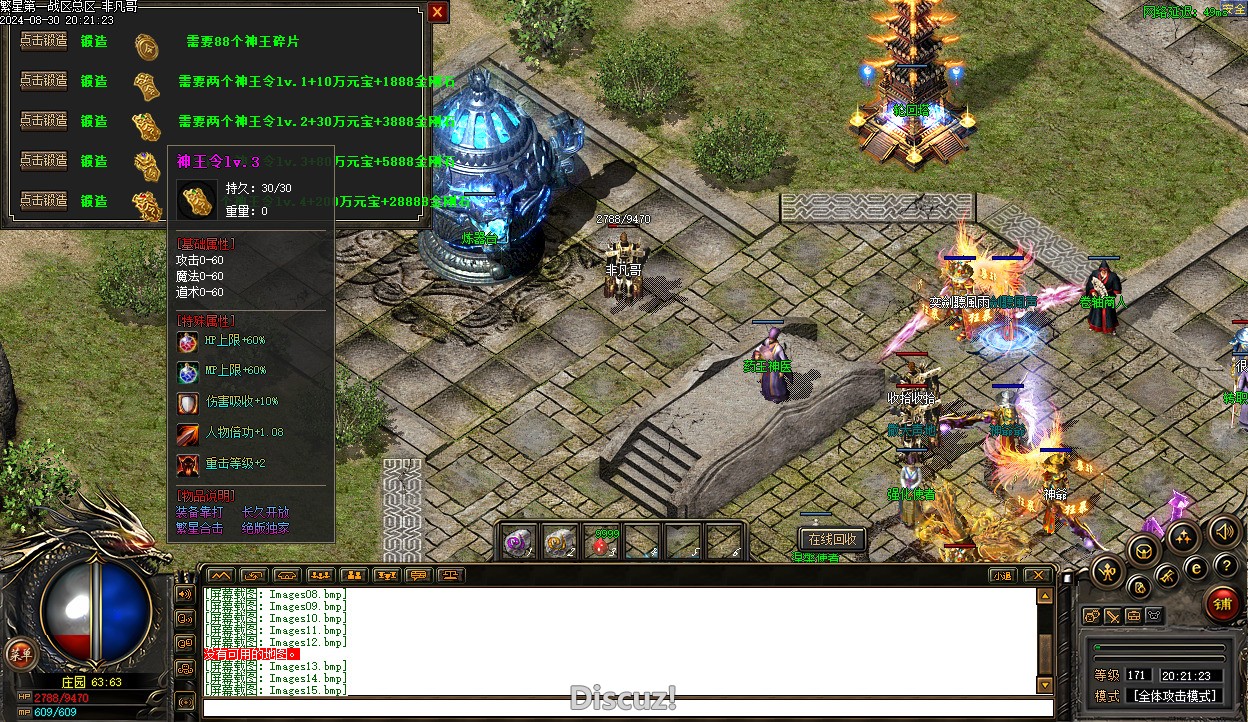Click the 在线回收 online recycle button
This screenshot has height=722, width=1248.
pyautogui.click(x=832, y=539)
